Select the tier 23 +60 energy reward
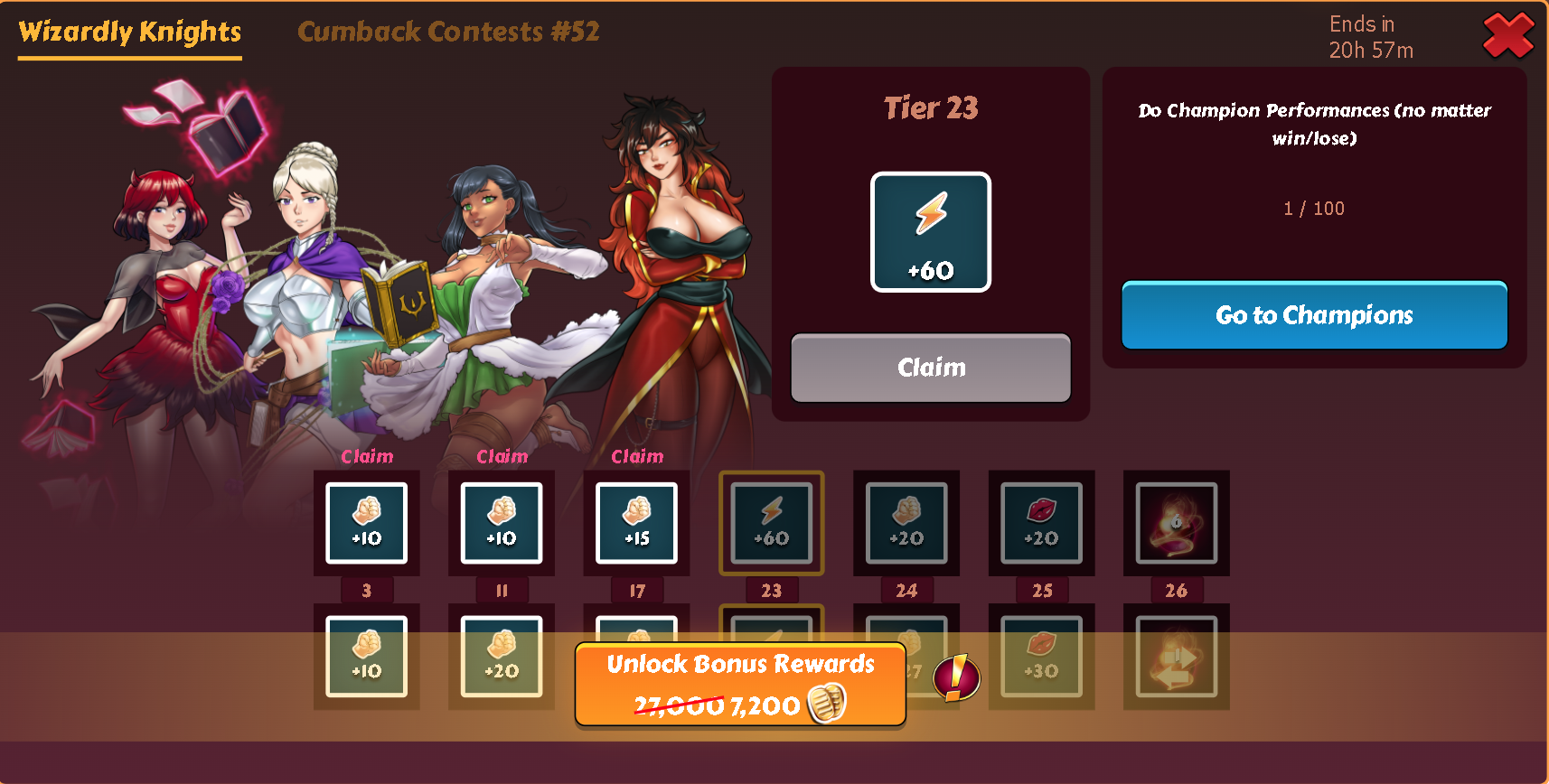Viewport: 1549px width, 784px height. [x=771, y=522]
